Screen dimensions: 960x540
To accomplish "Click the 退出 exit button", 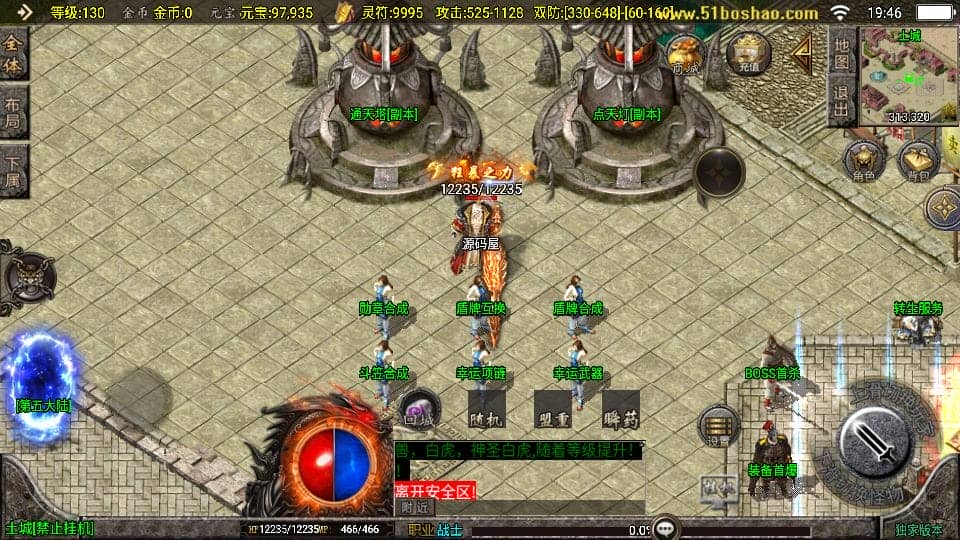I will click(842, 101).
